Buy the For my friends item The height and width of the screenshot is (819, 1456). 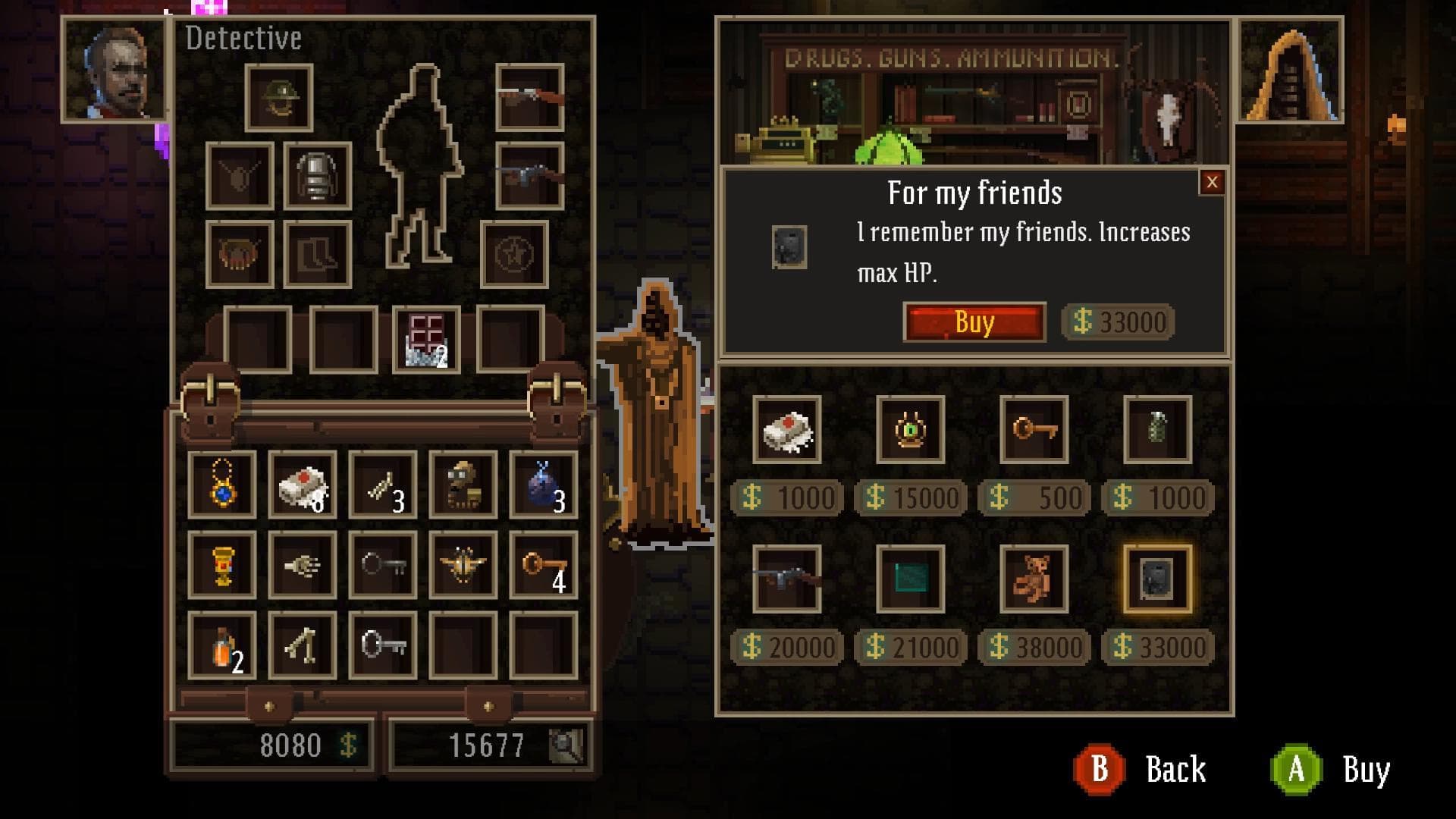(974, 322)
